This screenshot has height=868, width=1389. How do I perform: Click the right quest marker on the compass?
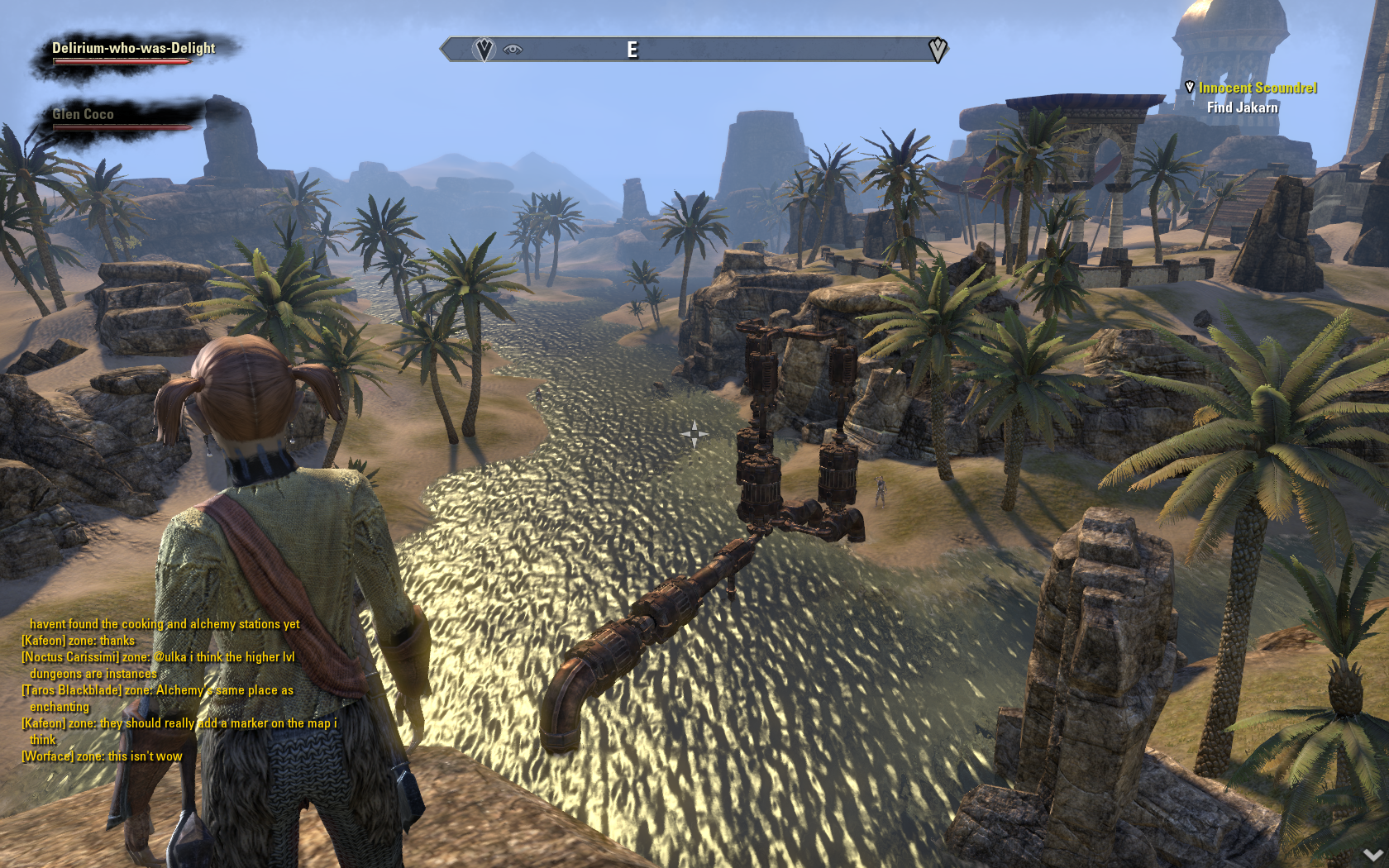click(x=937, y=50)
